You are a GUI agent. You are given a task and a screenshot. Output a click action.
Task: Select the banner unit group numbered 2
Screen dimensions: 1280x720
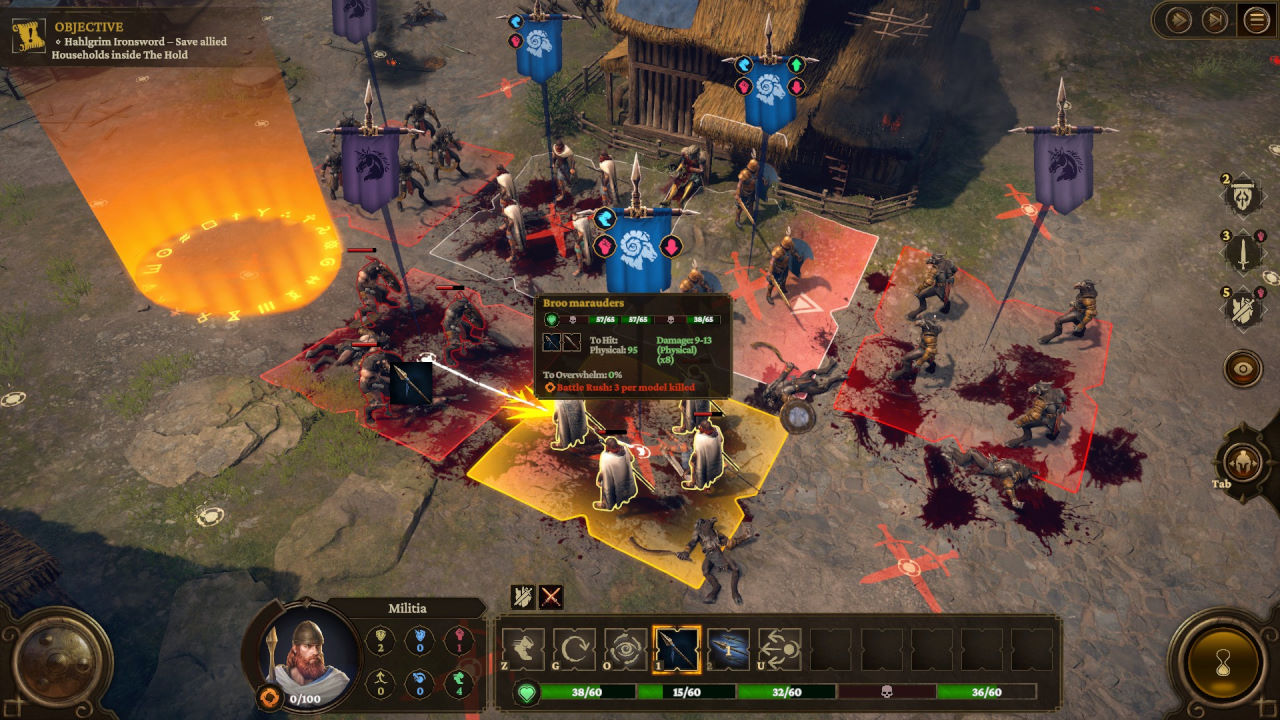pos(1243,195)
